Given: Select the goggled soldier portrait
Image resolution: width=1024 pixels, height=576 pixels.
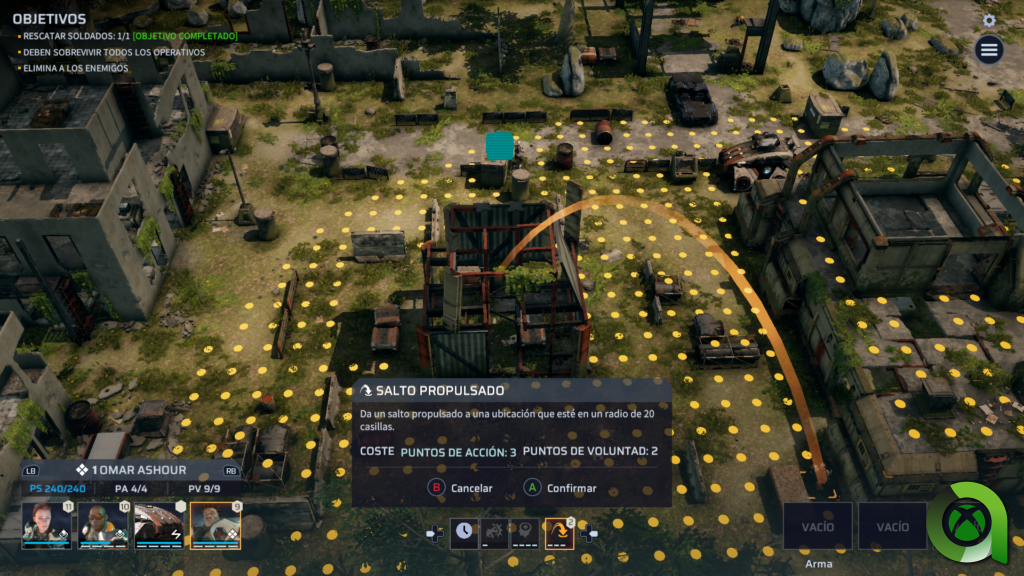Looking at the screenshot, I should [103, 525].
